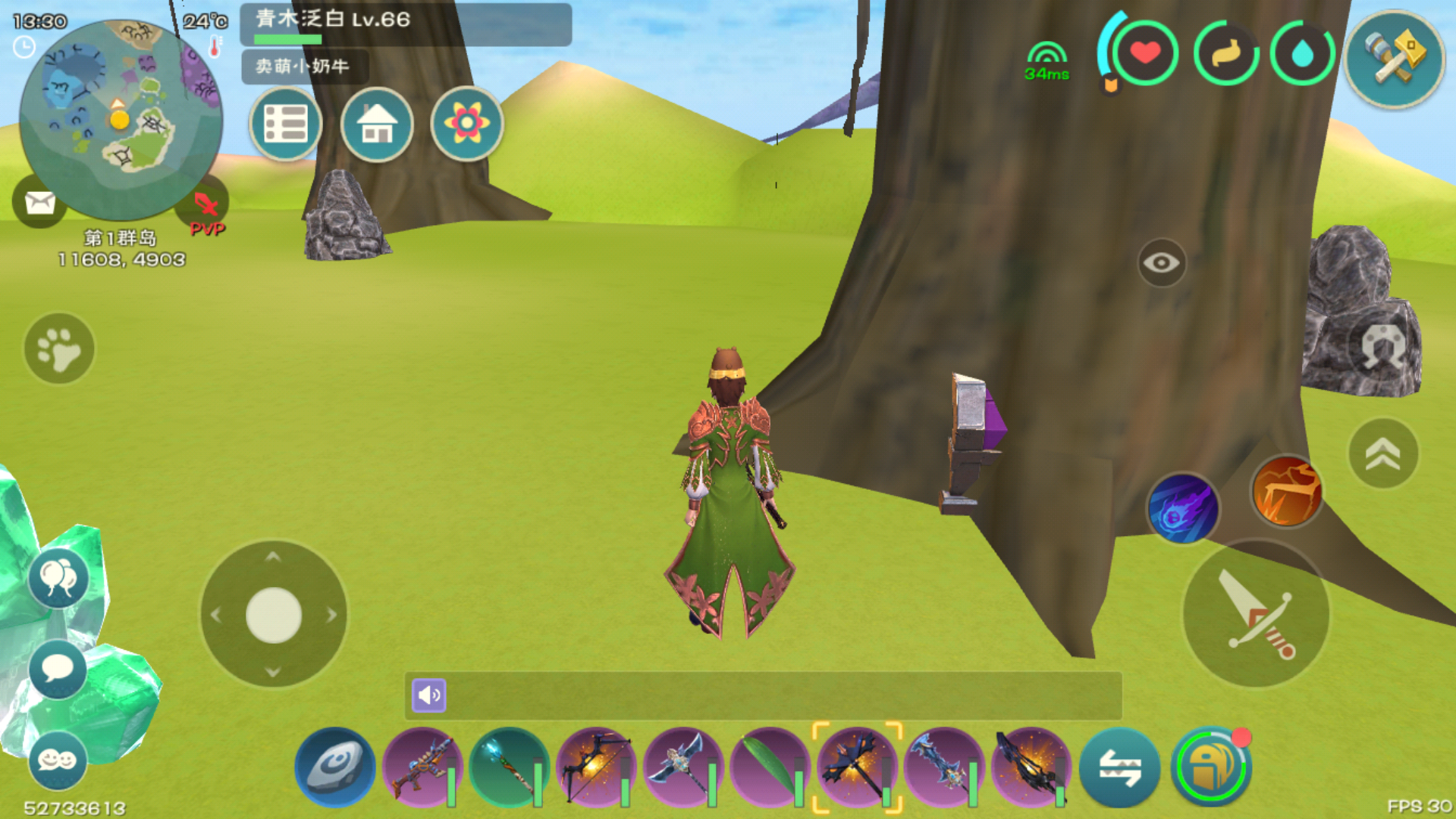Tap the double-chevron jump button
The width and height of the screenshot is (1456, 819).
point(1382,453)
